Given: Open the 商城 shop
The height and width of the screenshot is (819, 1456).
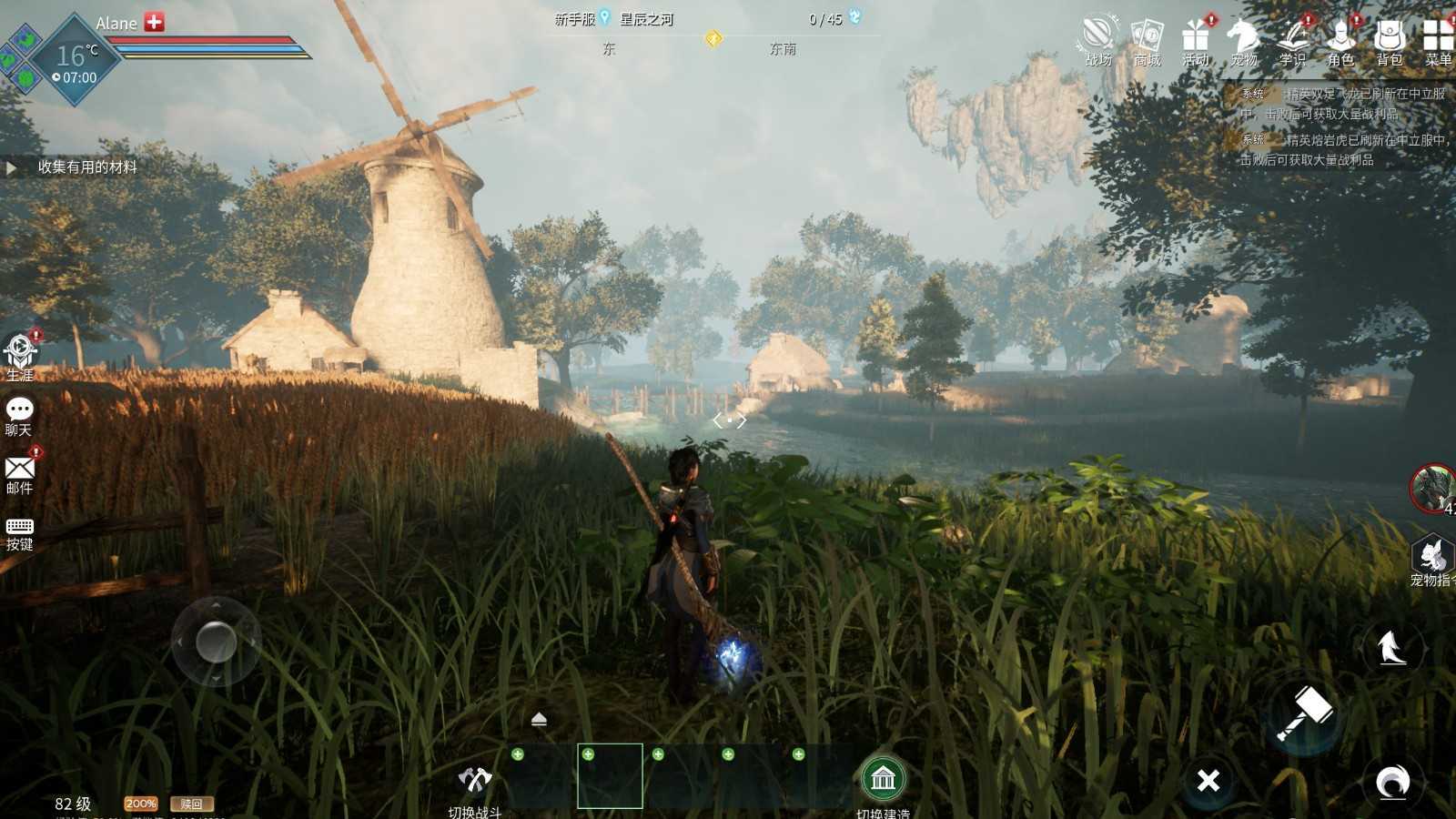Looking at the screenshot, I should pyautogui.click(x=1147, y=40).
